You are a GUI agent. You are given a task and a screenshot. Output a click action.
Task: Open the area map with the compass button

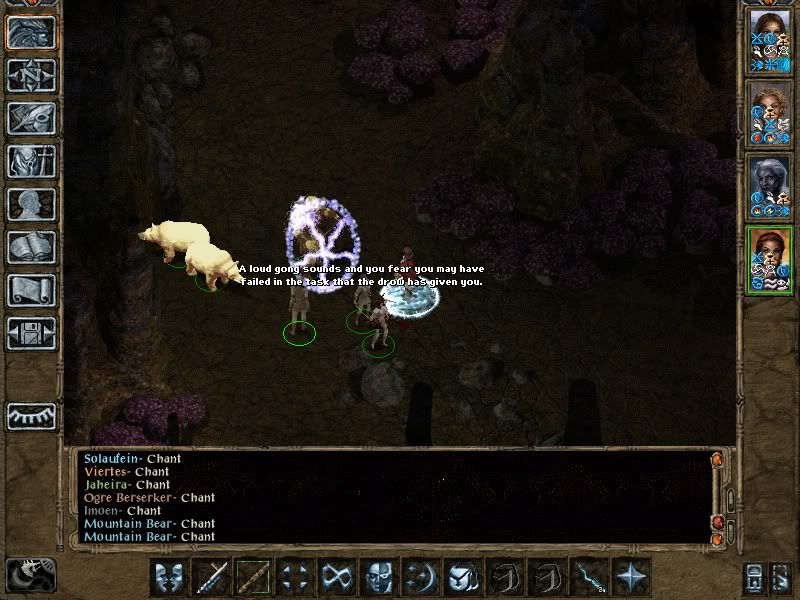point(31,75)
